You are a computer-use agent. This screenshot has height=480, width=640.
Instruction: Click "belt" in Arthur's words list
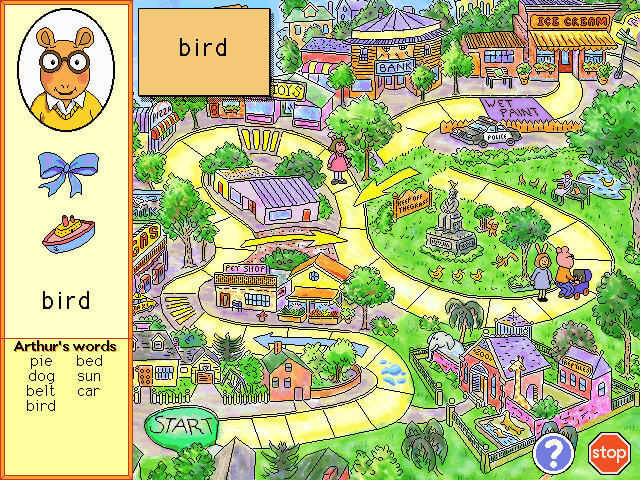coord(41,391)
